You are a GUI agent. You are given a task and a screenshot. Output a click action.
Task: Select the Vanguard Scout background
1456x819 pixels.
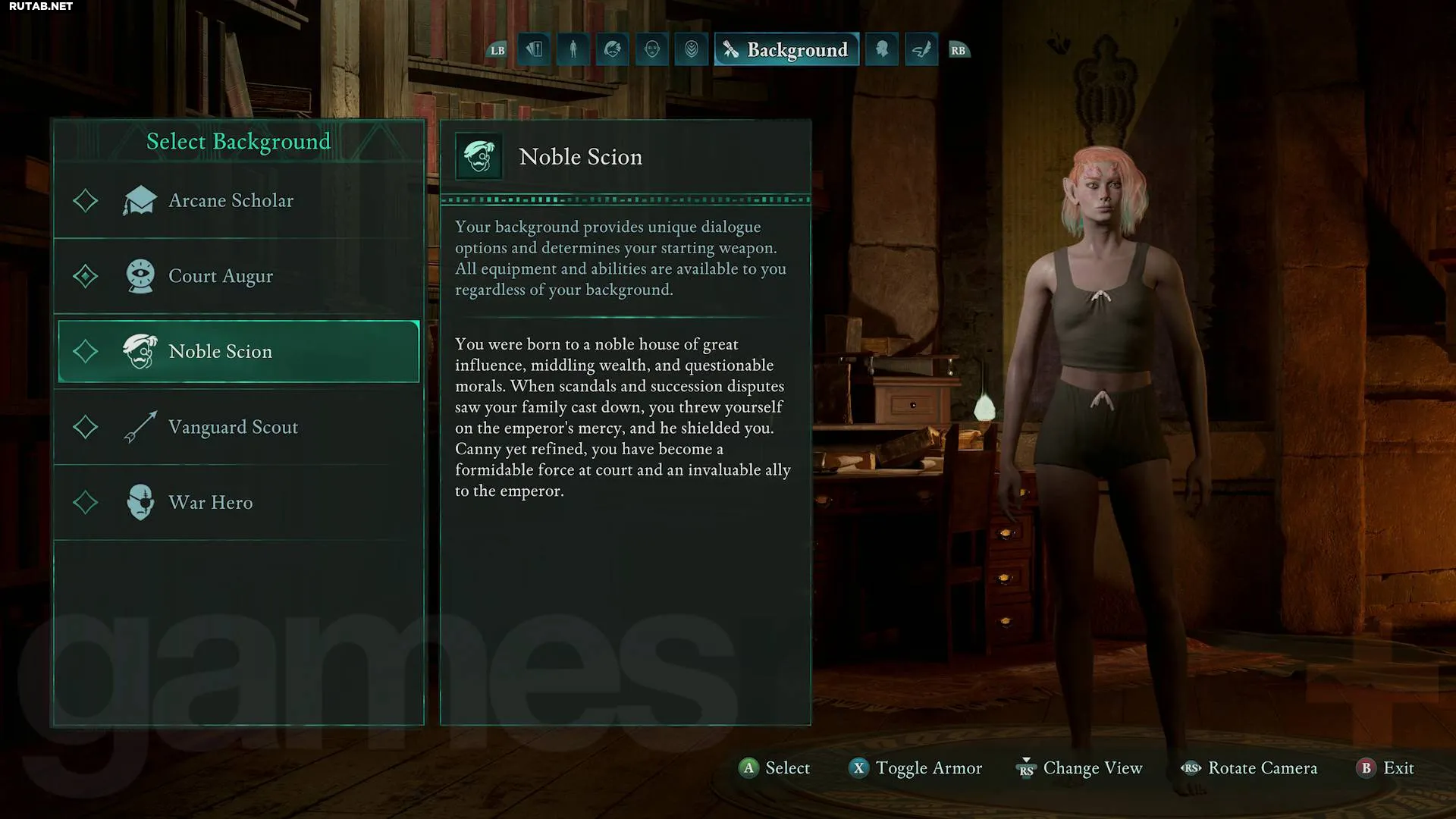[238, 427]
